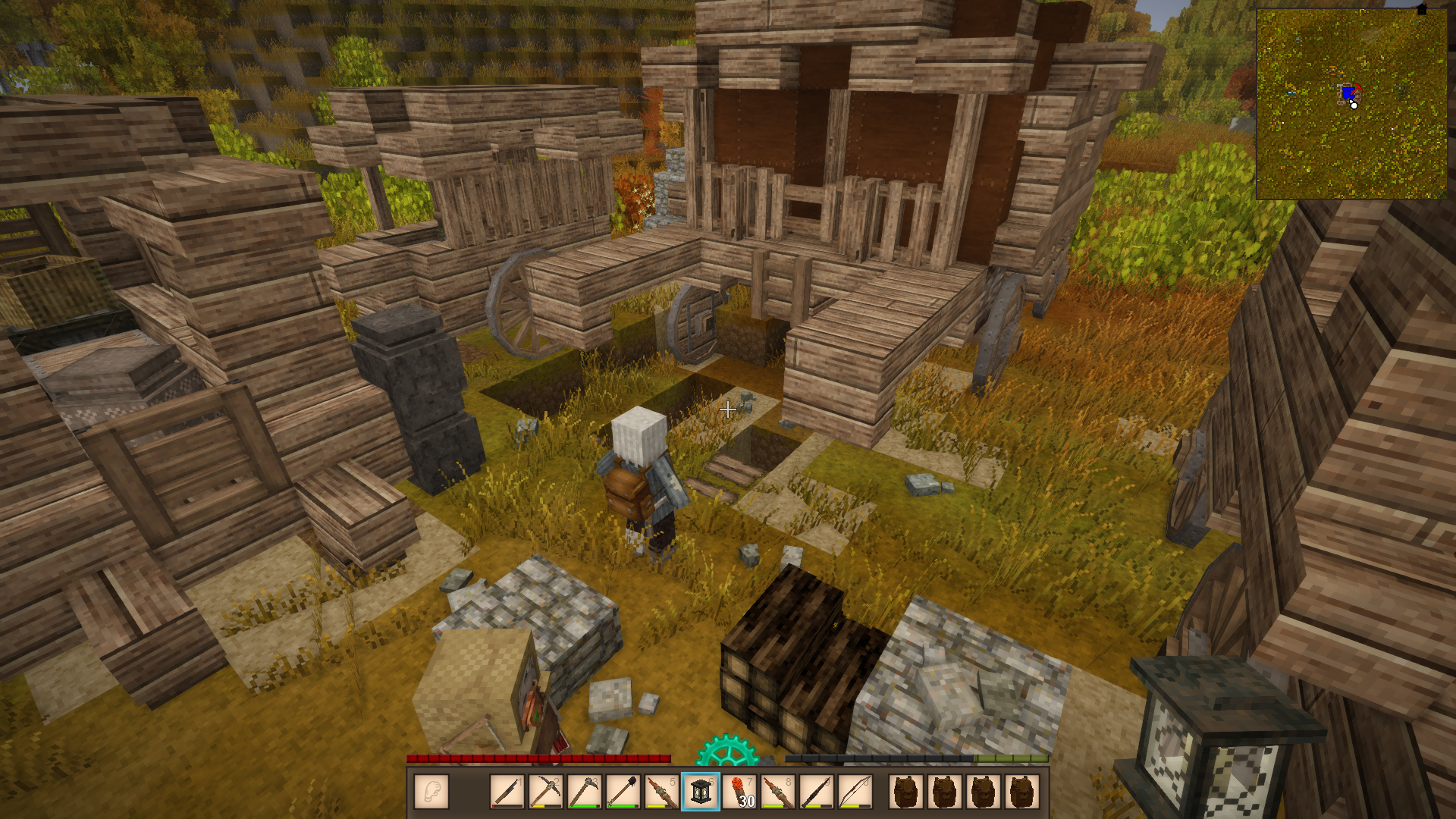Select the dark blade in slot 9
This screenshot has width=1456, height=819.
coord(817,792)
